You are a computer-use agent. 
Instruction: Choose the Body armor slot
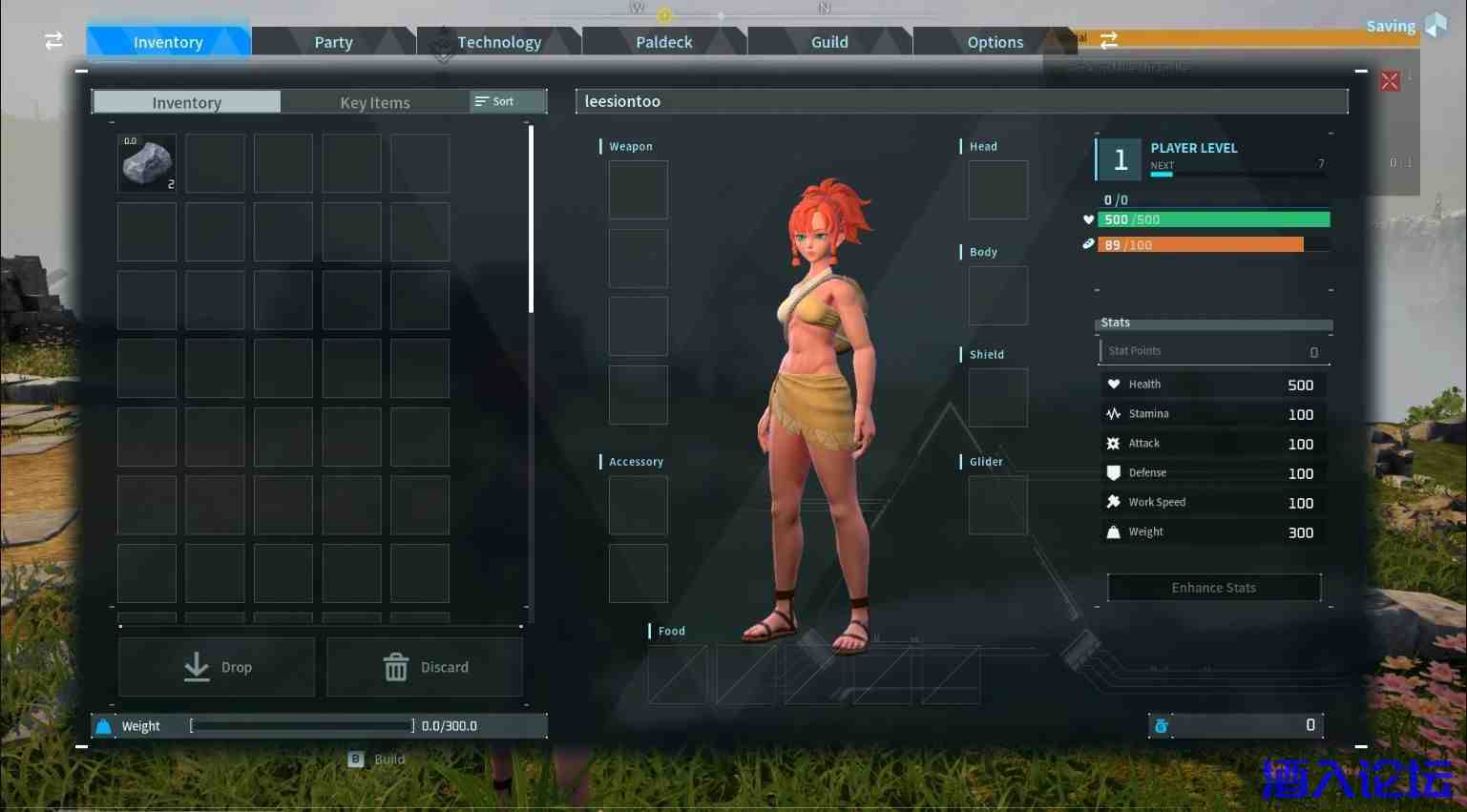[x=997, y=296]
